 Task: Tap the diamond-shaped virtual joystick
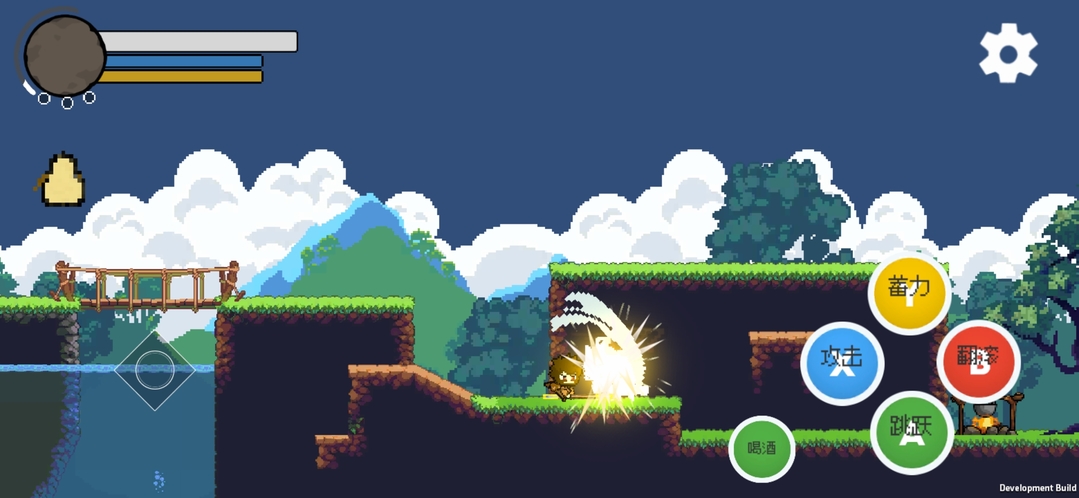click(x=154, y=370)
